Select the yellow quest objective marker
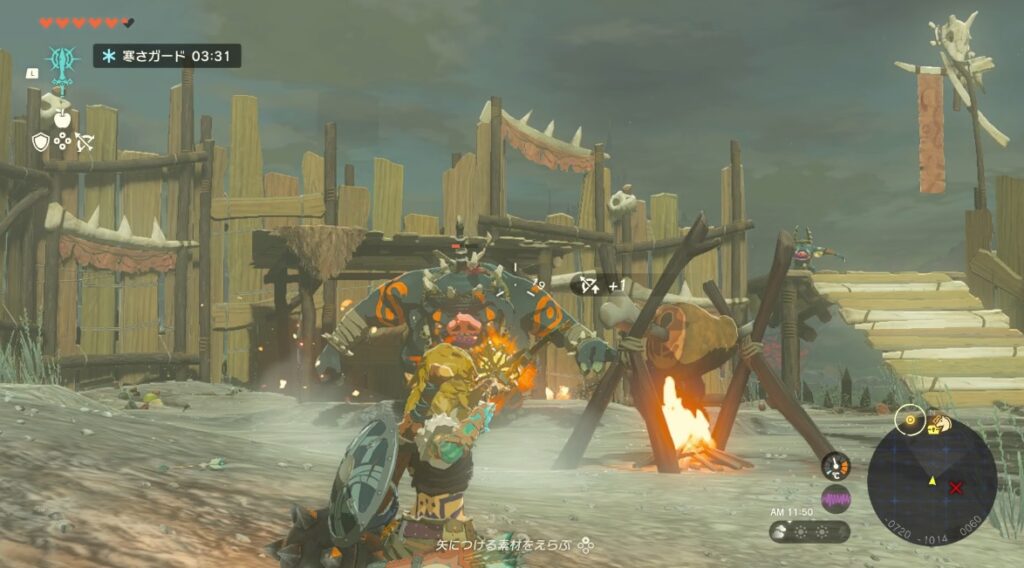Screen dimensions: 1024x568 [910, 420]
